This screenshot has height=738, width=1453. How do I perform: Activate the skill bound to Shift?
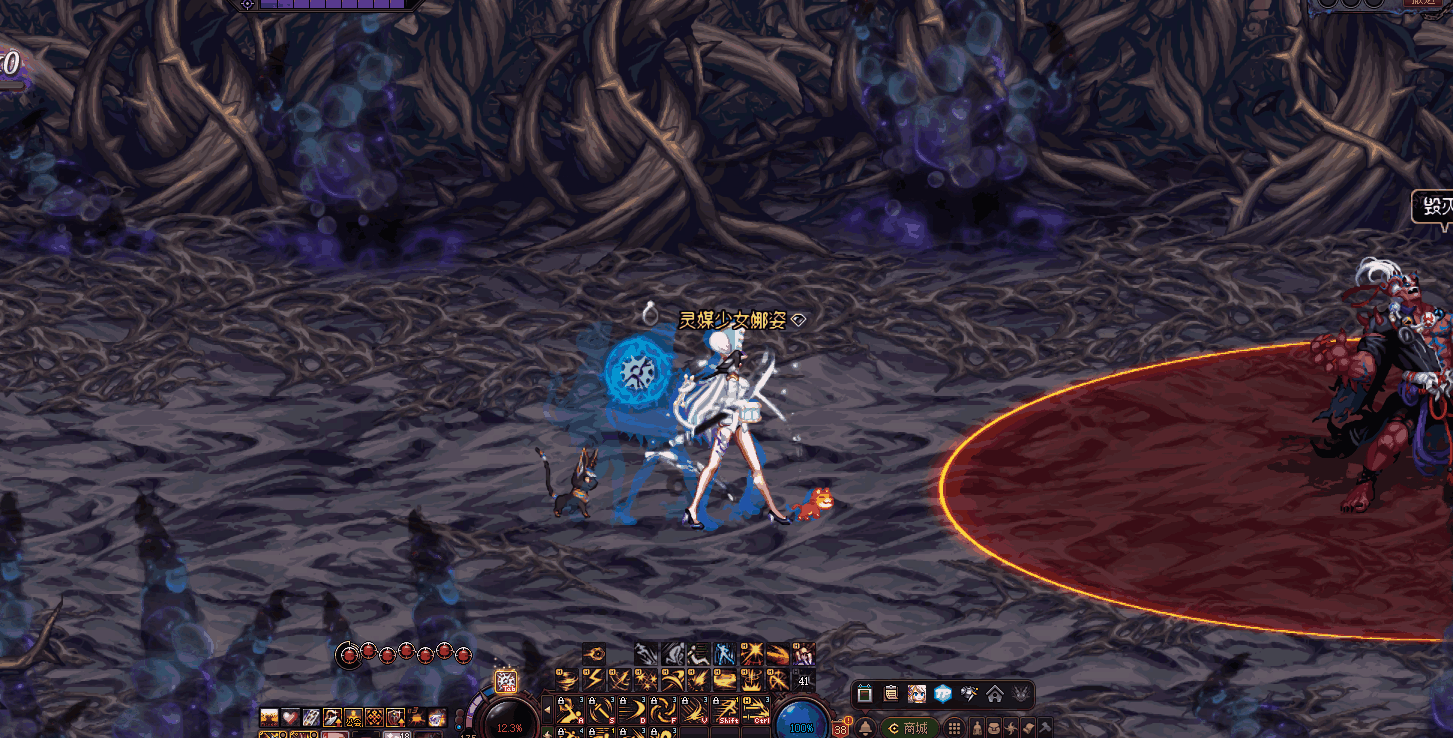726,710
